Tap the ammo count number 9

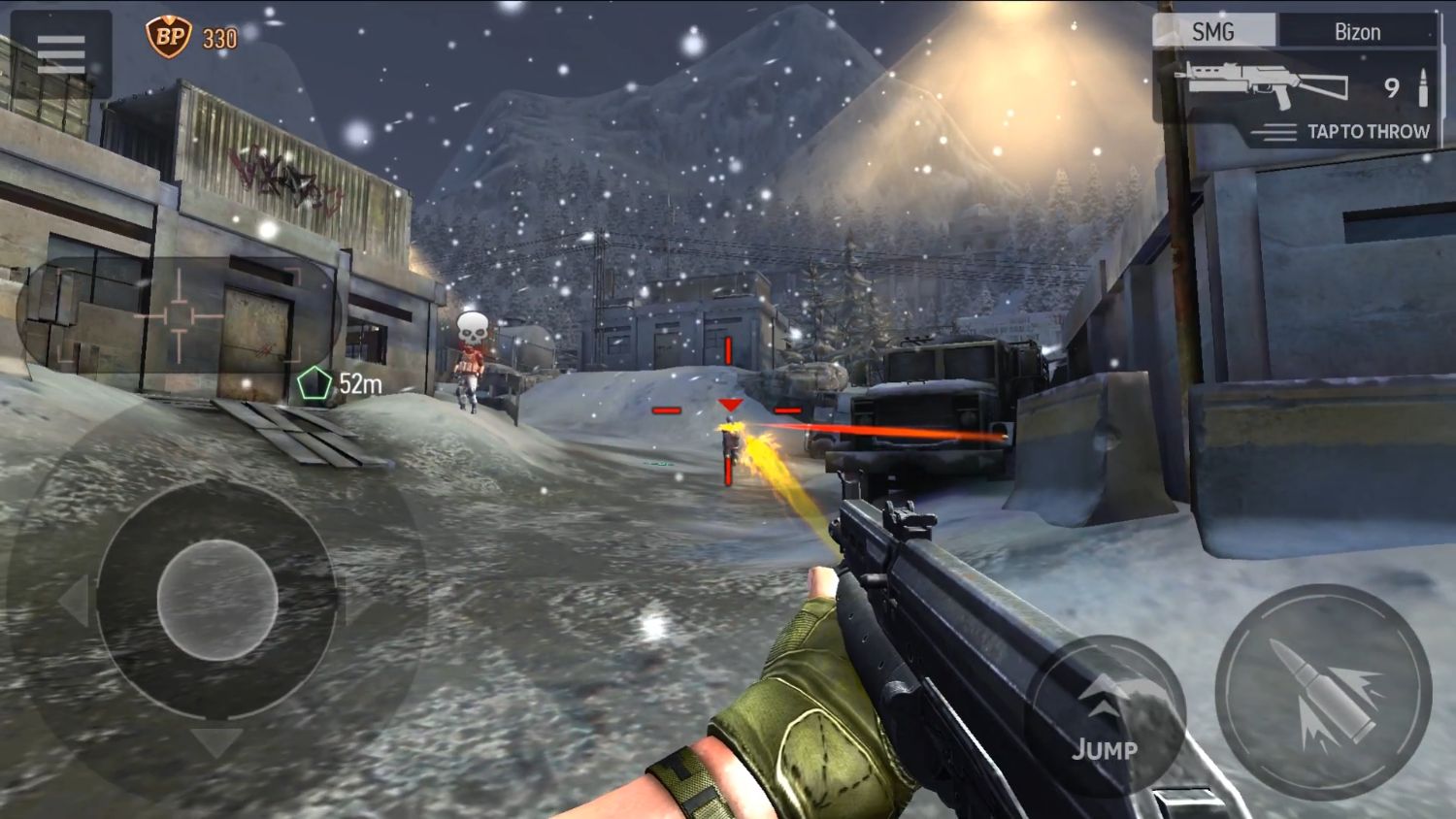1392,87
